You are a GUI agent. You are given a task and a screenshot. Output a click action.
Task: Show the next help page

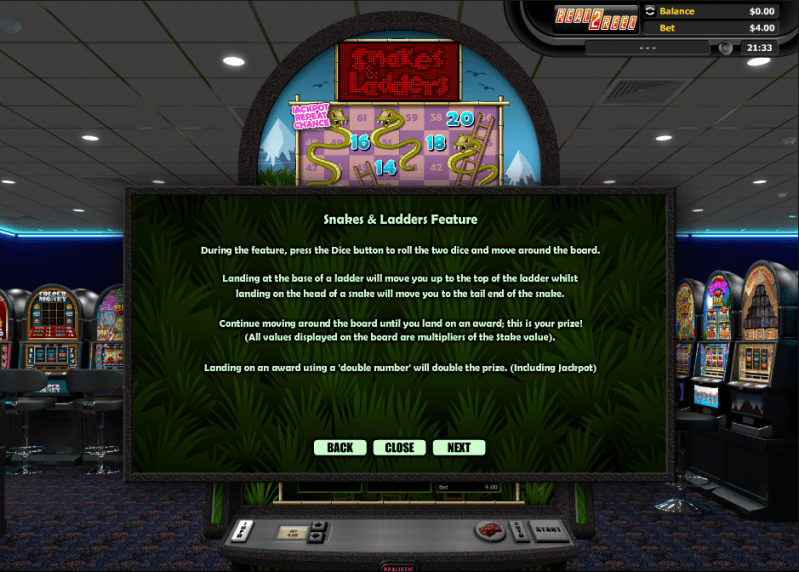459,447
